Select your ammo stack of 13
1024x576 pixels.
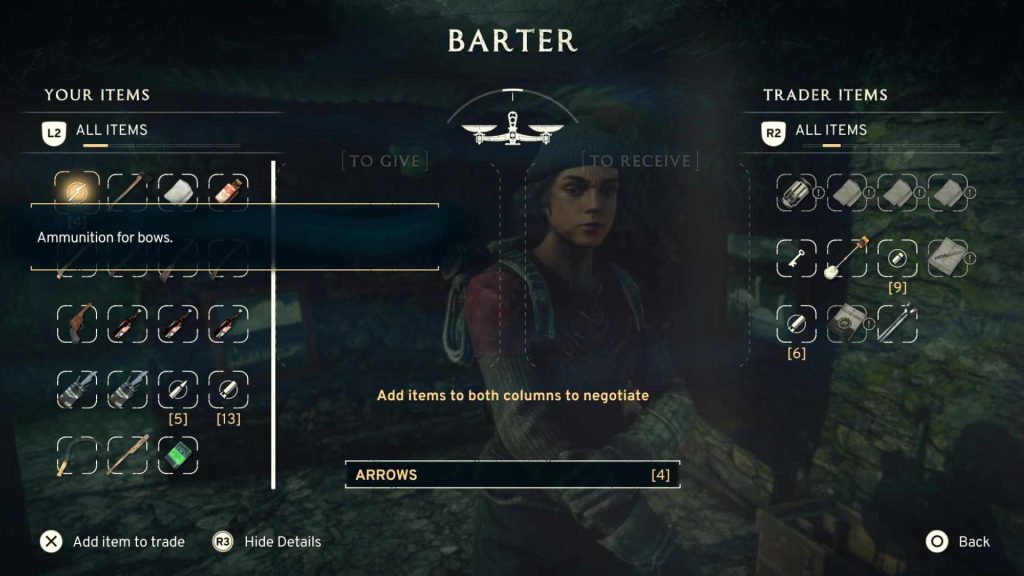tap(227, 390)
